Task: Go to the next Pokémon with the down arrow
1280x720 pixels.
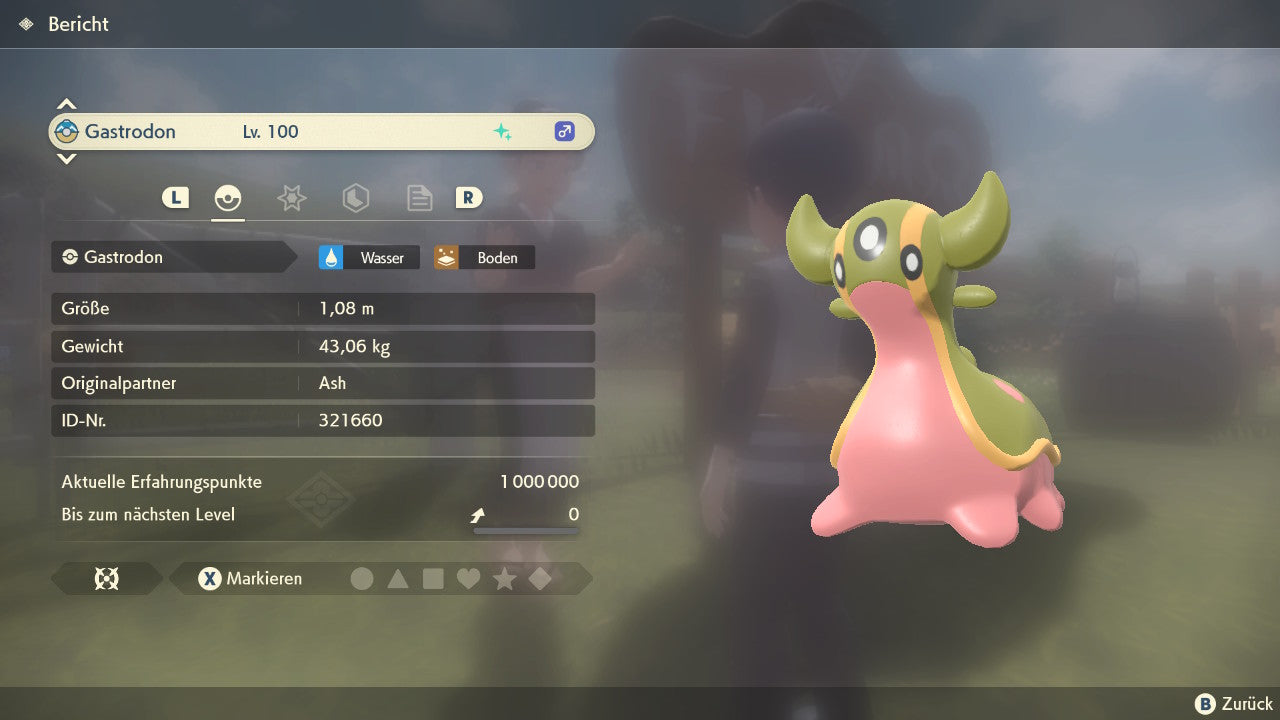Action: click(x=66, y=158)
